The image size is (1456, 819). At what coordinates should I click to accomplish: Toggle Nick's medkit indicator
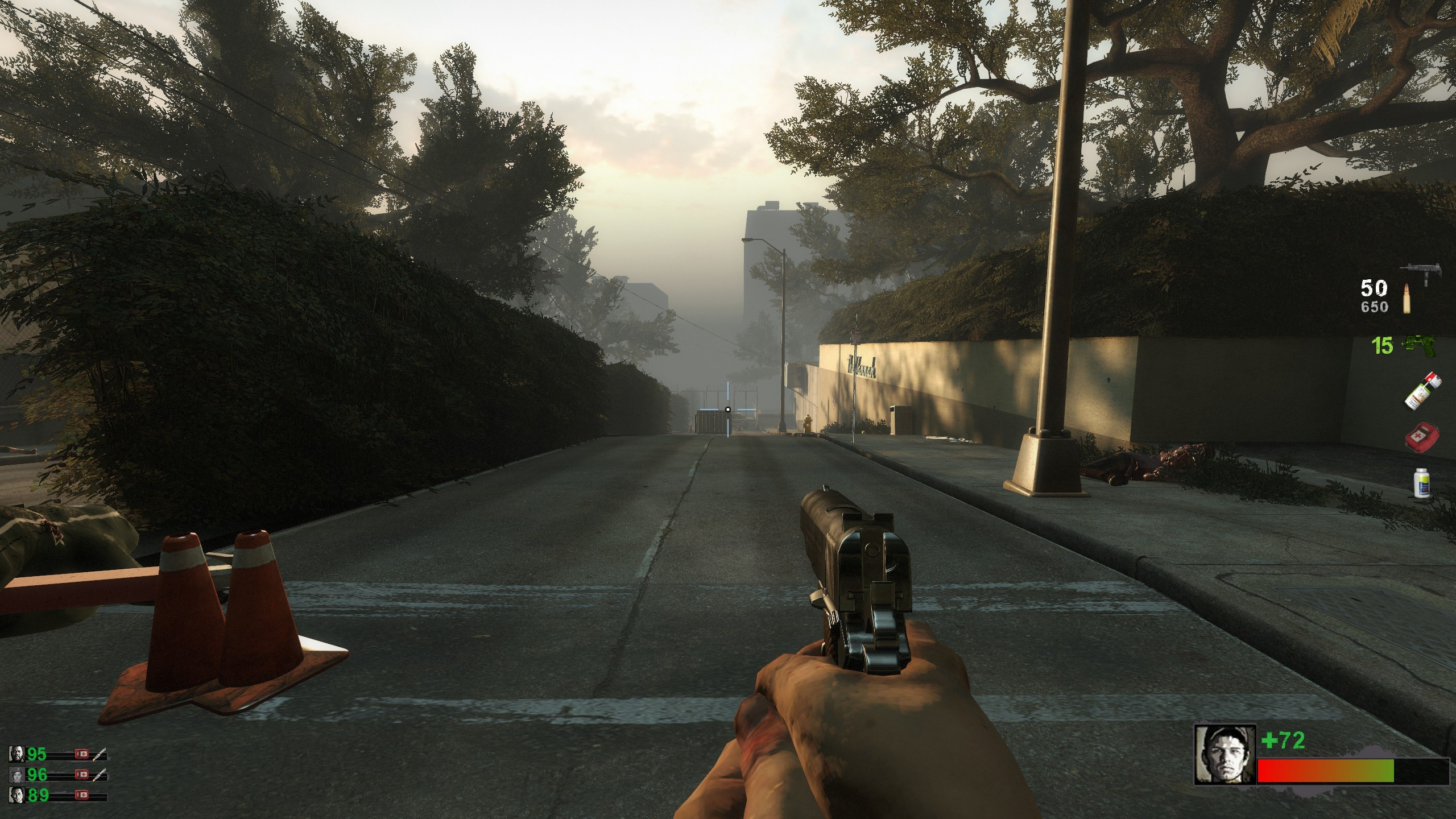pyautogui.click(x=82, y=795)
